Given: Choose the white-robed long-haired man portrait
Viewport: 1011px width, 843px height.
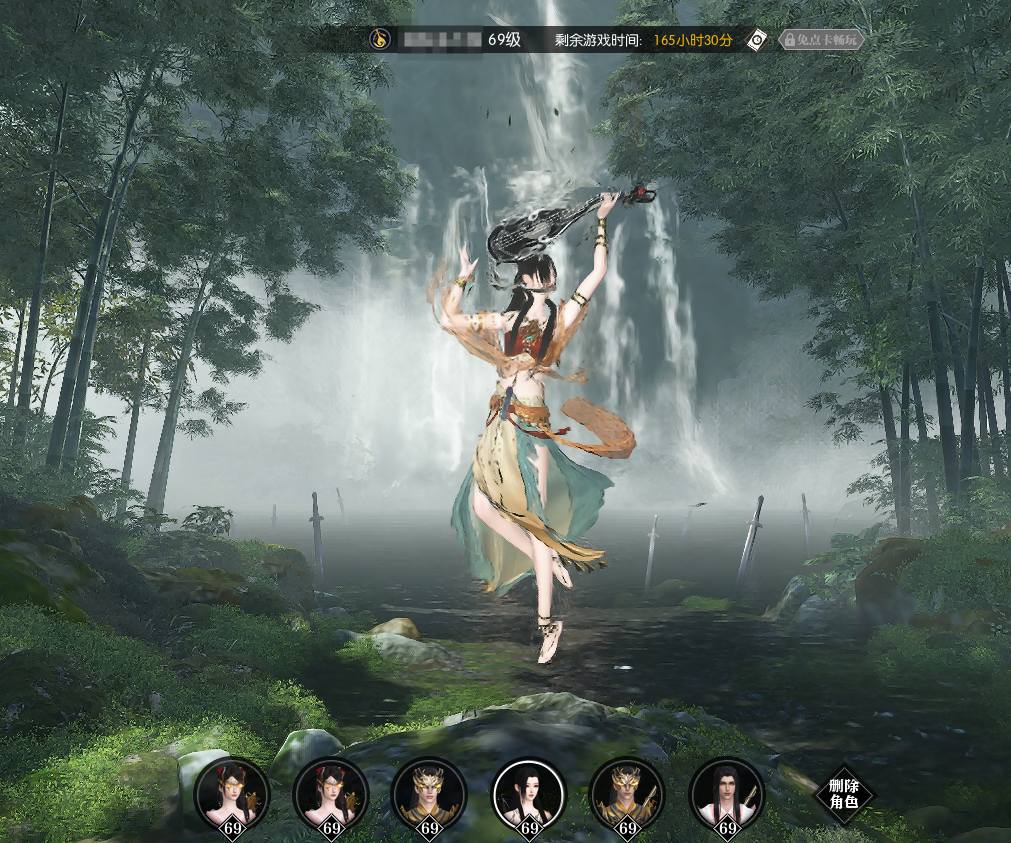Looking at the screenshot, I should (x=727, y=794).
